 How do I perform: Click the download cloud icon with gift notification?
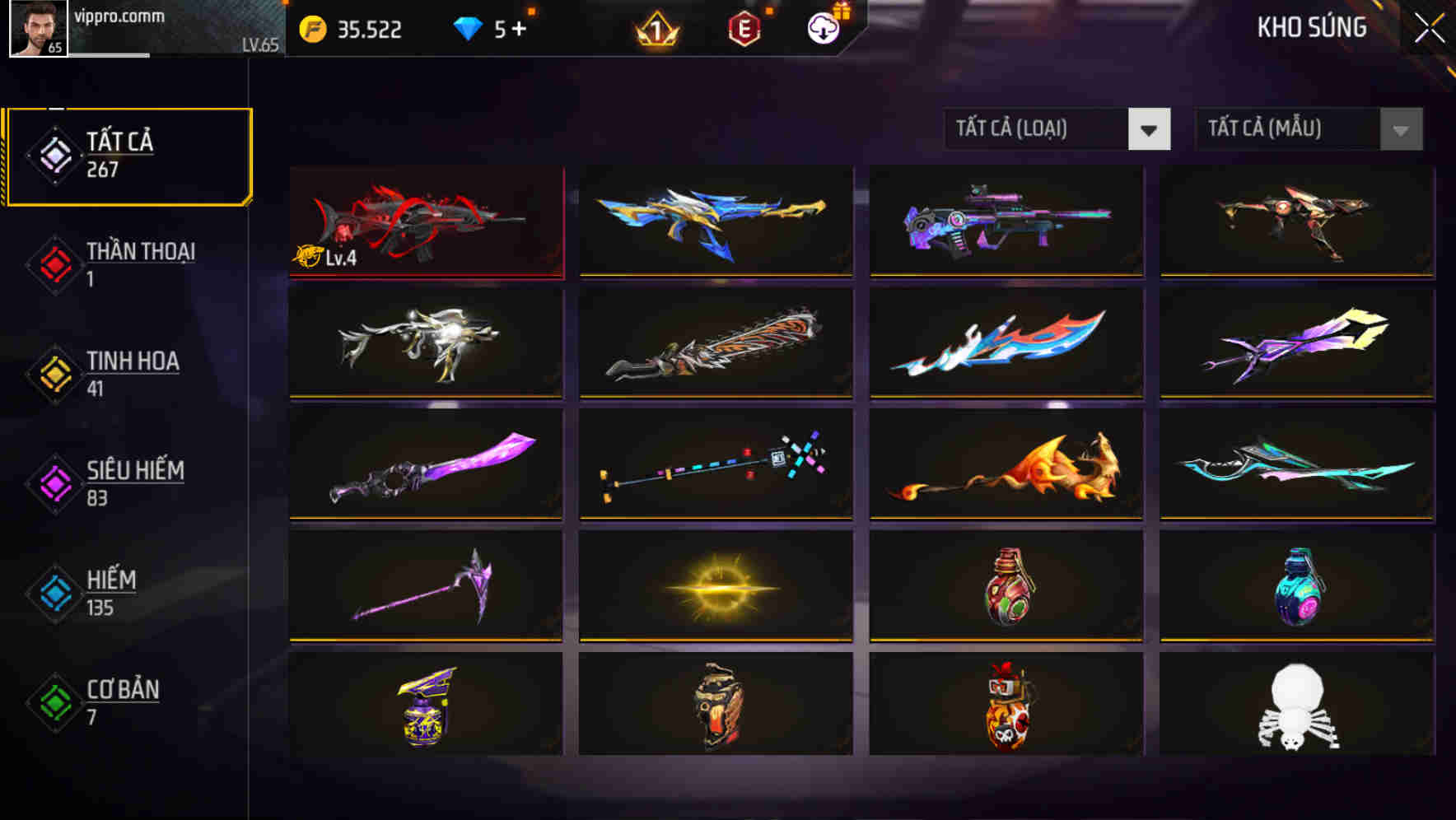[823, 26]
